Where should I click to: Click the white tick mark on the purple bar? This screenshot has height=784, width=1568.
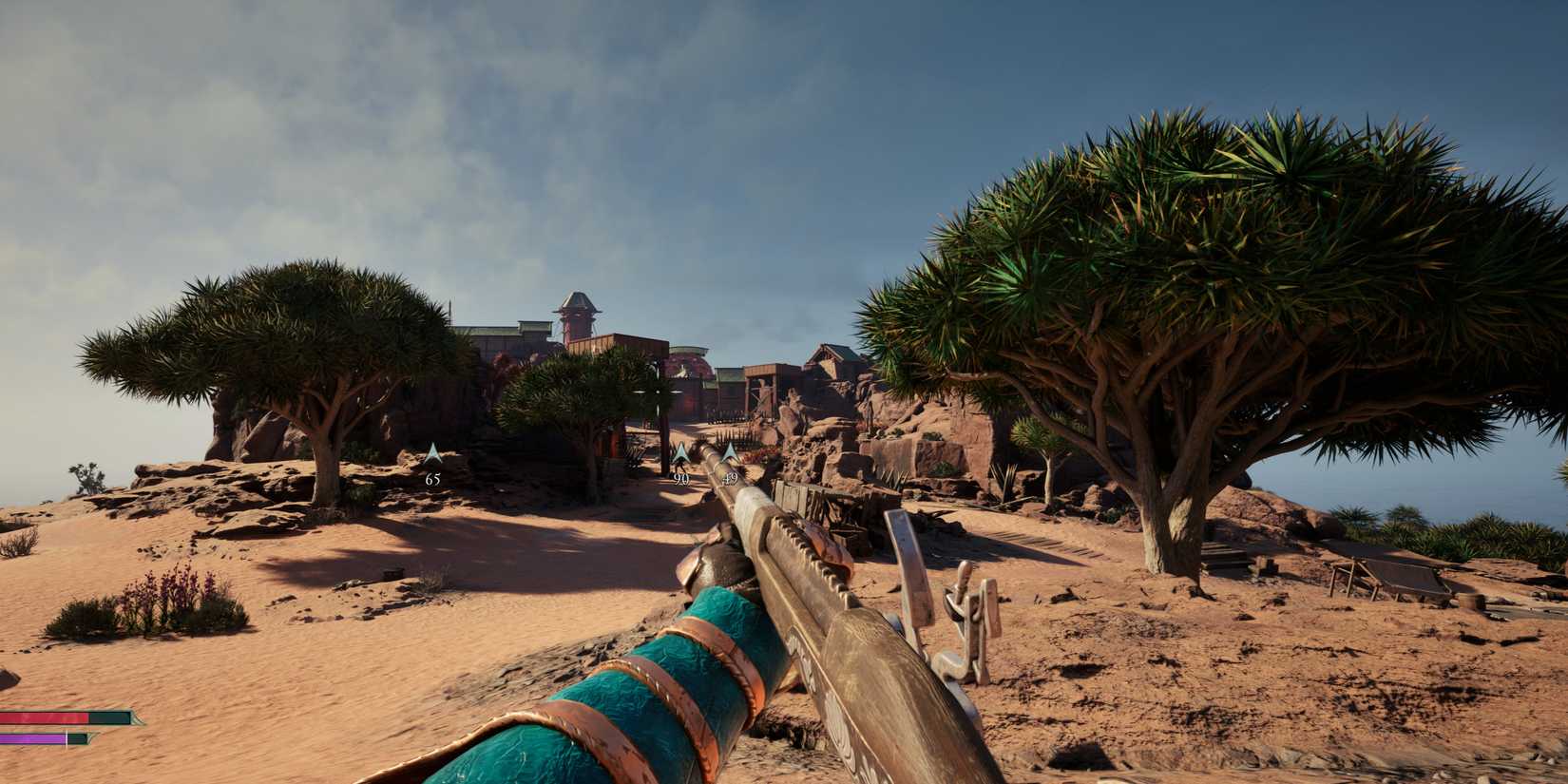67,738
